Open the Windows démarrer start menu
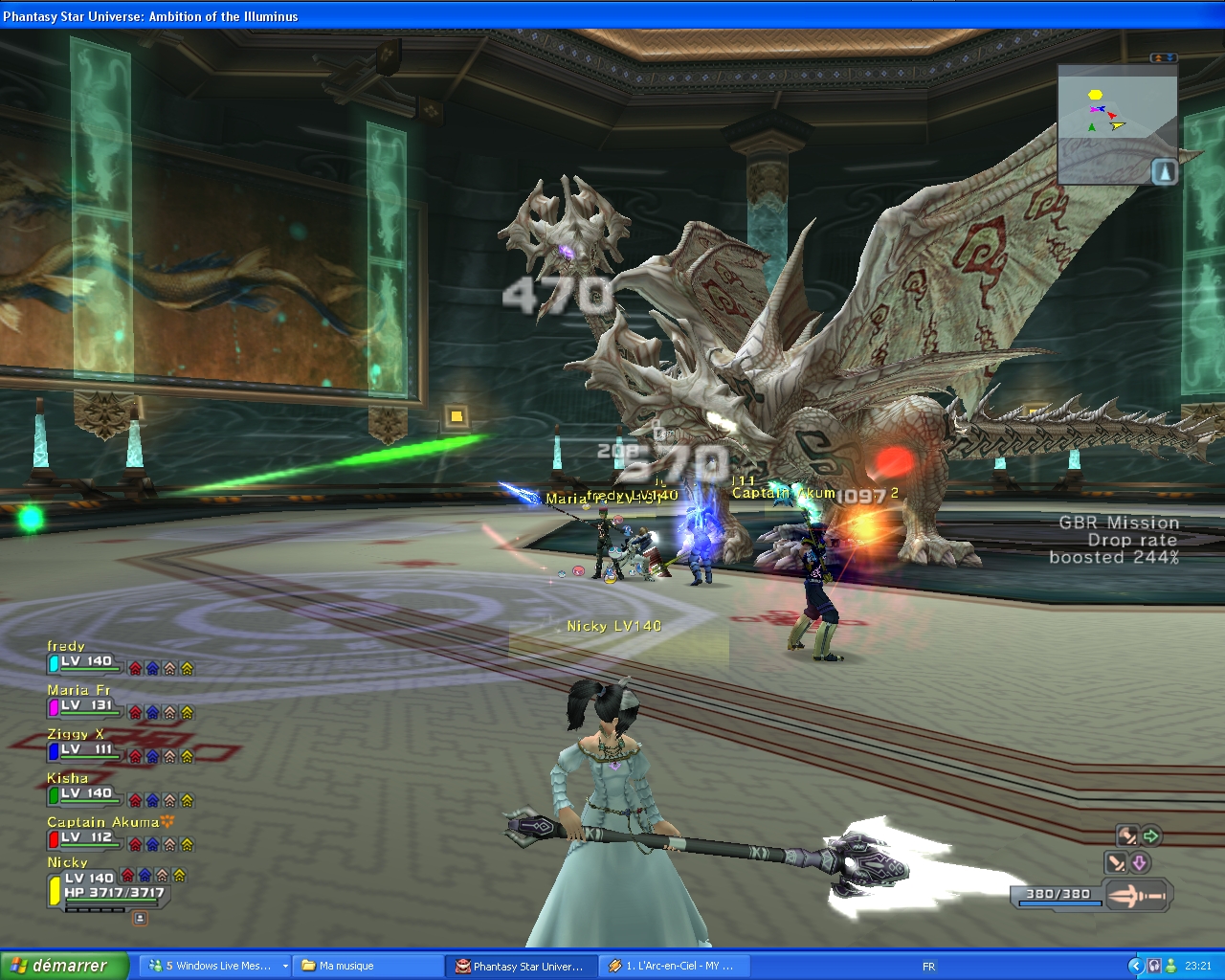The image size is (1225, 980). pos(64,966)
